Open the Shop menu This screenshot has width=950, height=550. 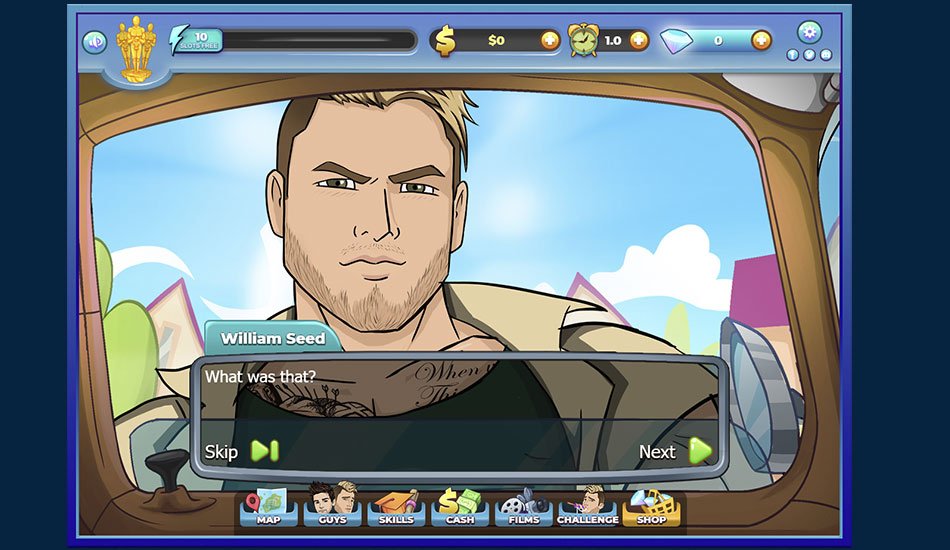[651, 507]
